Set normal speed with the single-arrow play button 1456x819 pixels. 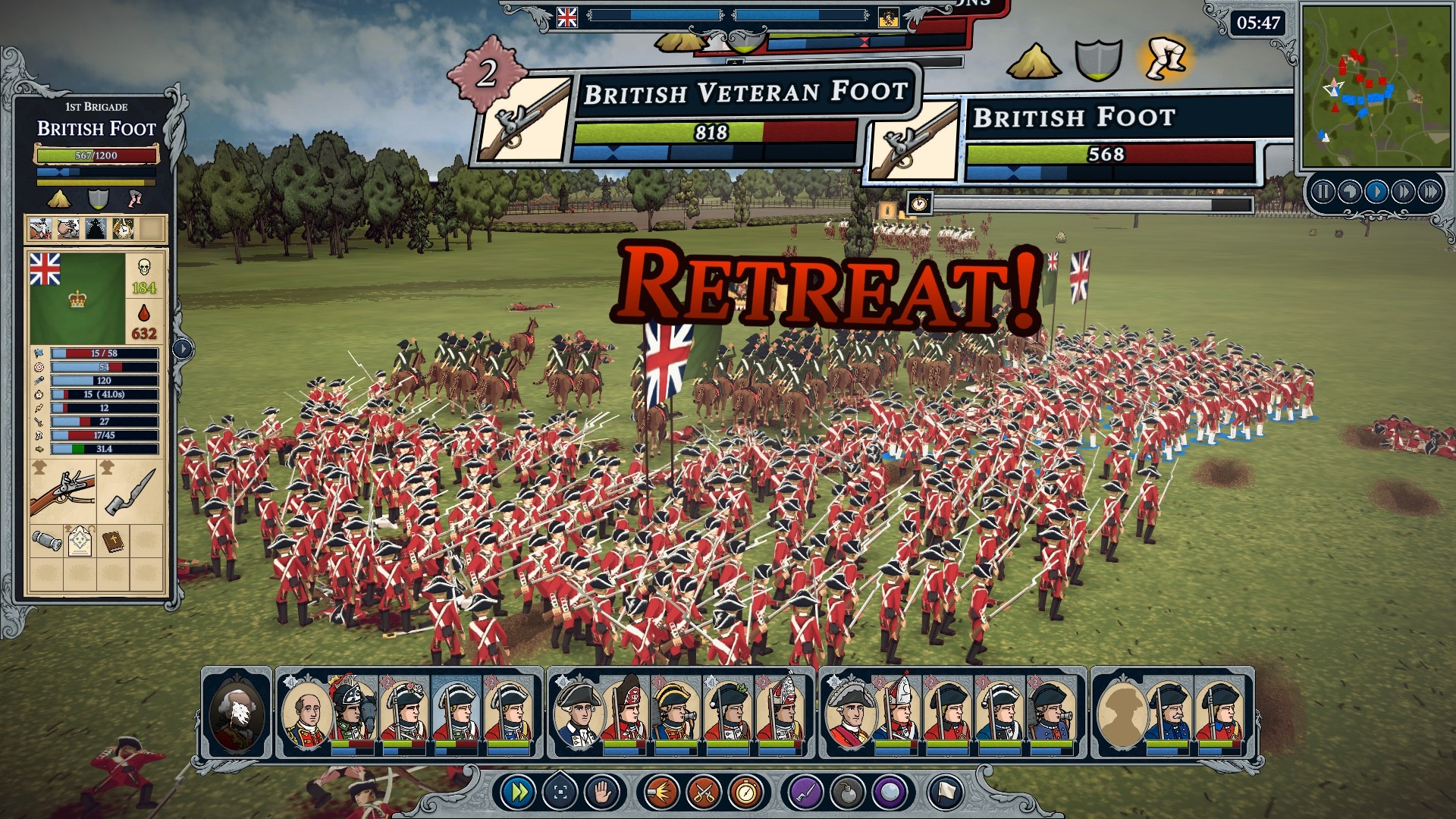1376,192
